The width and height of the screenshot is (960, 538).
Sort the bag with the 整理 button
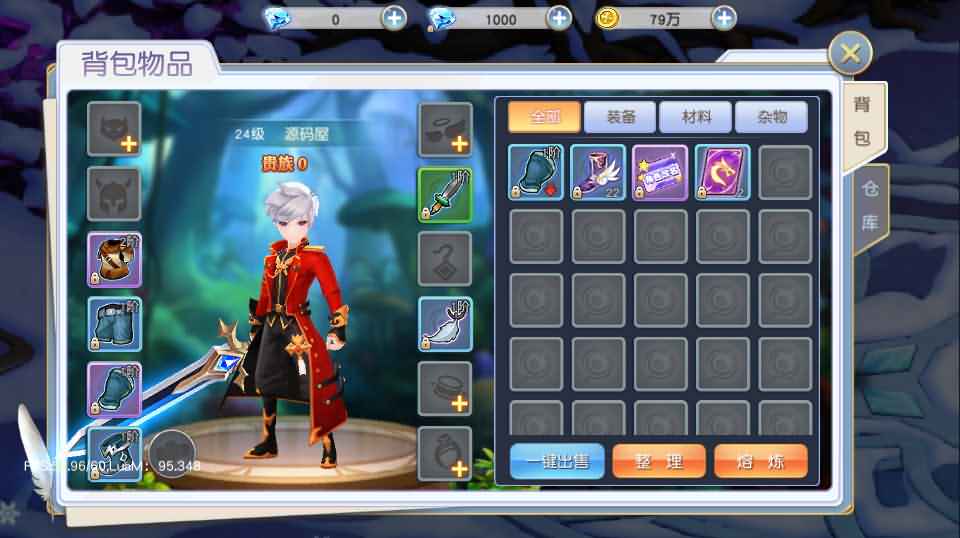(659, 461)
